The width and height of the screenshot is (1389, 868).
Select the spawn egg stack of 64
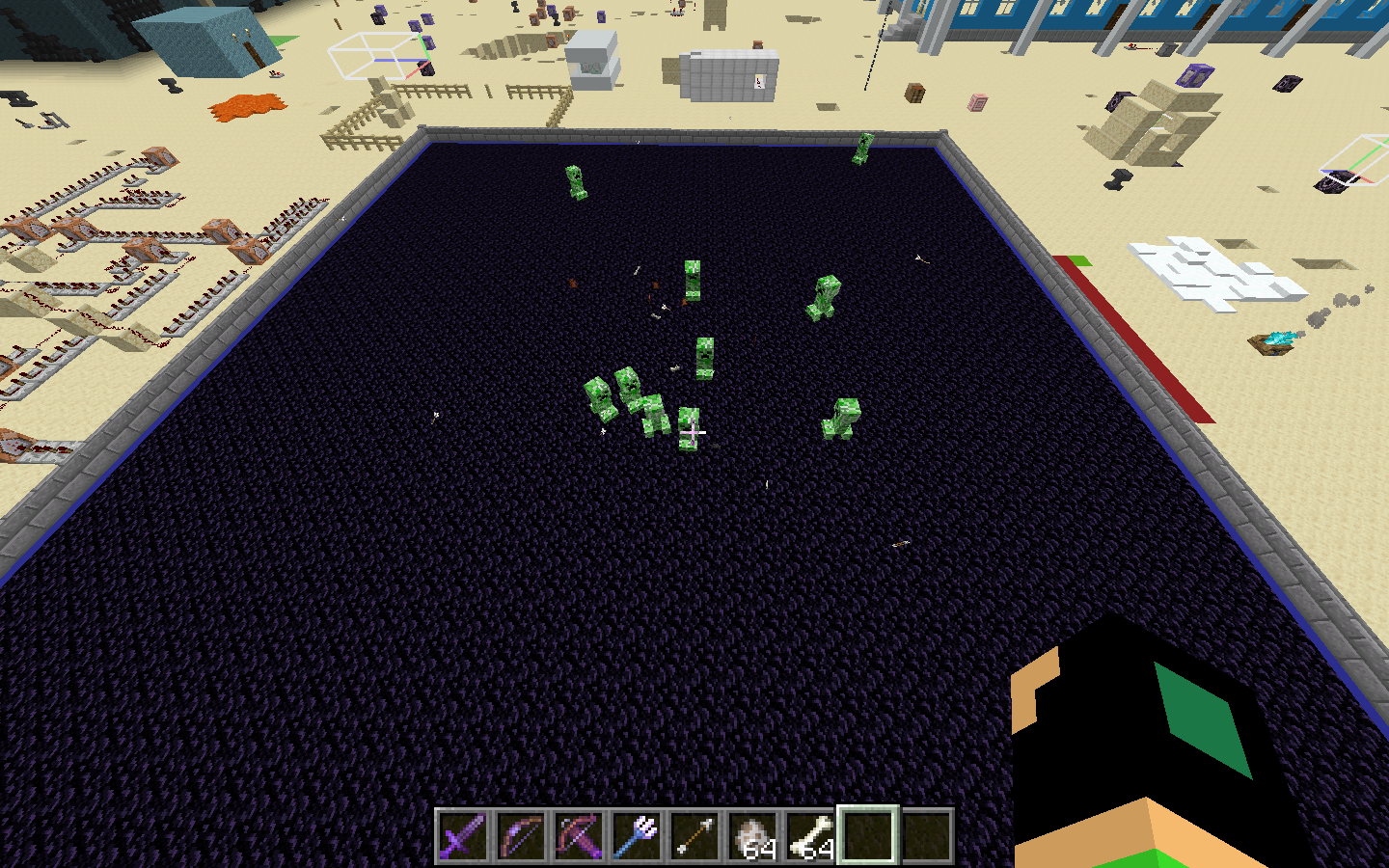752,835
